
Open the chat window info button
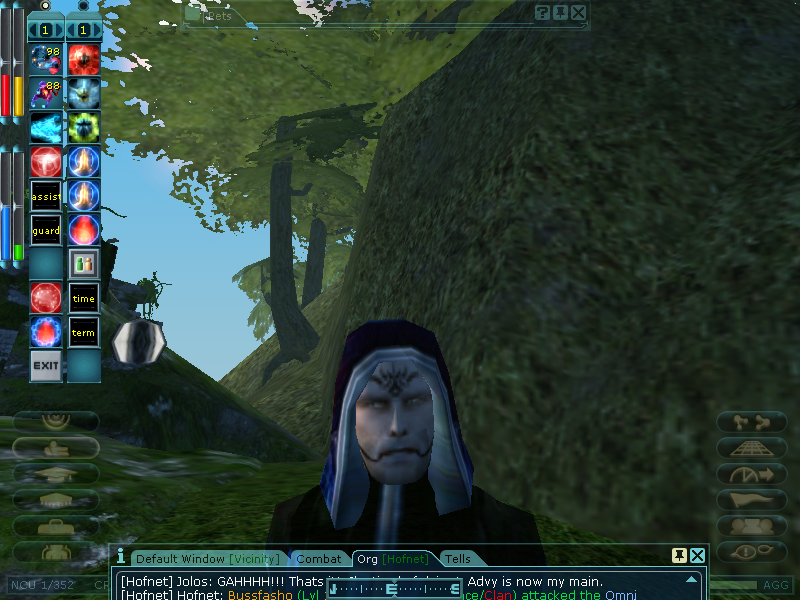coord(121,555)
